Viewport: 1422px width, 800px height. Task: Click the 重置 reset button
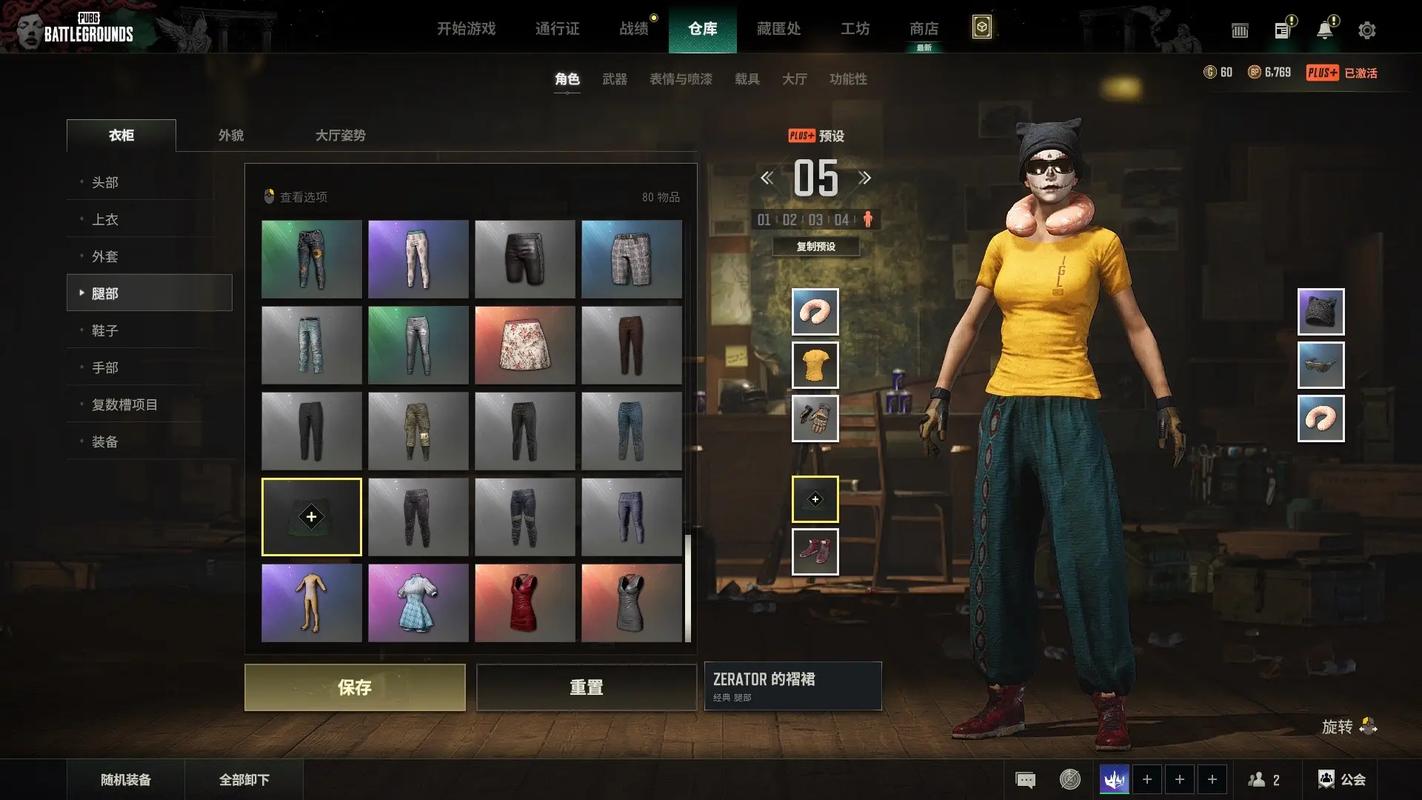pyautogui.click(x=586, y=687)
